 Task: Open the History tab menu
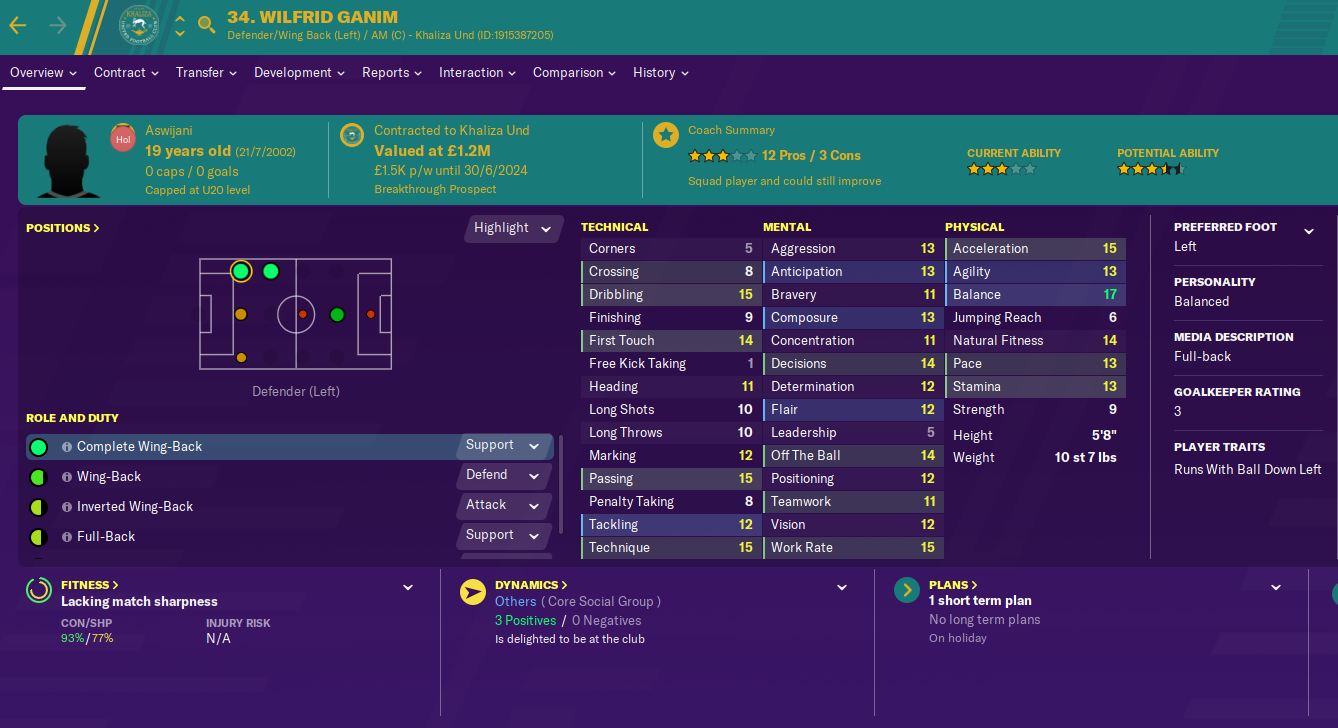coord(660,73)
